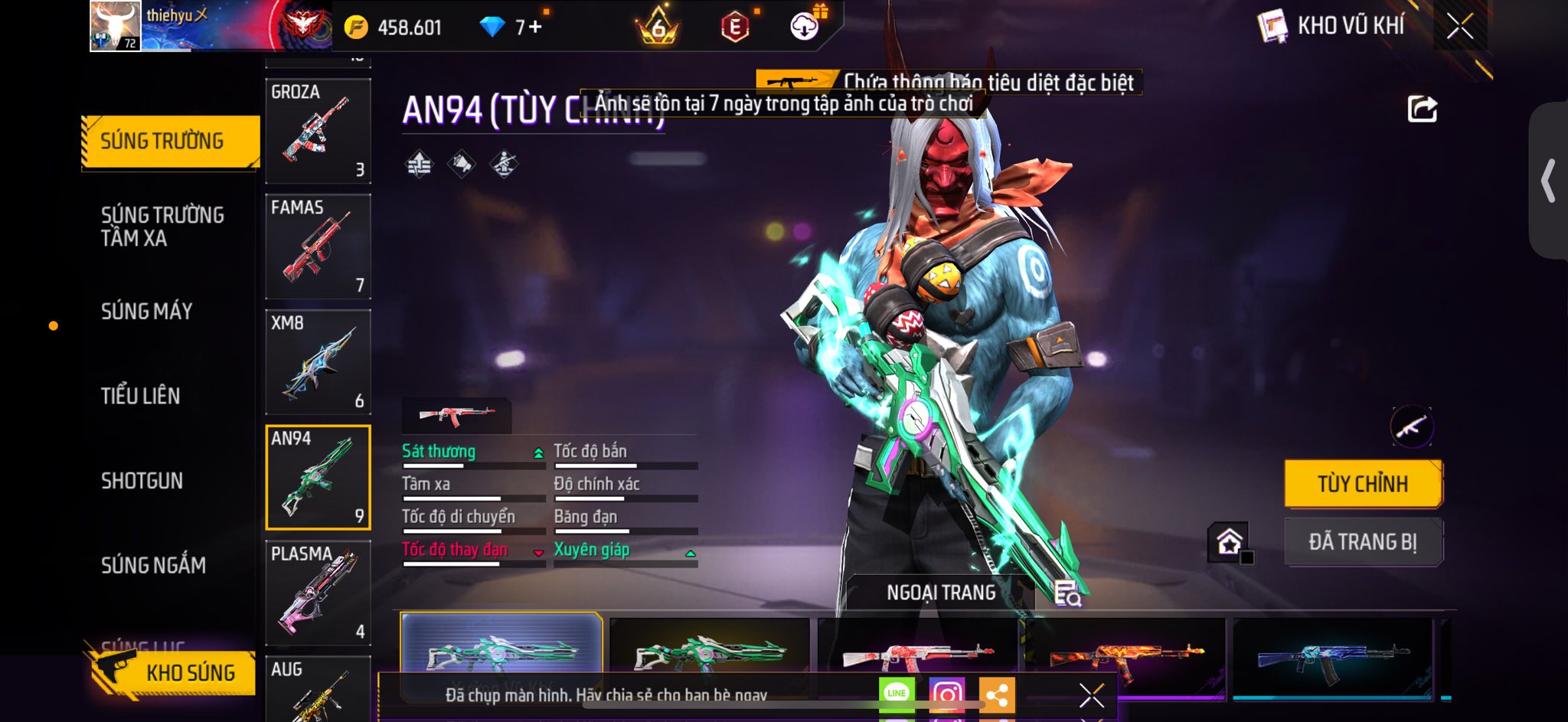Switch to the SÚNG NGẮM category

153,565
